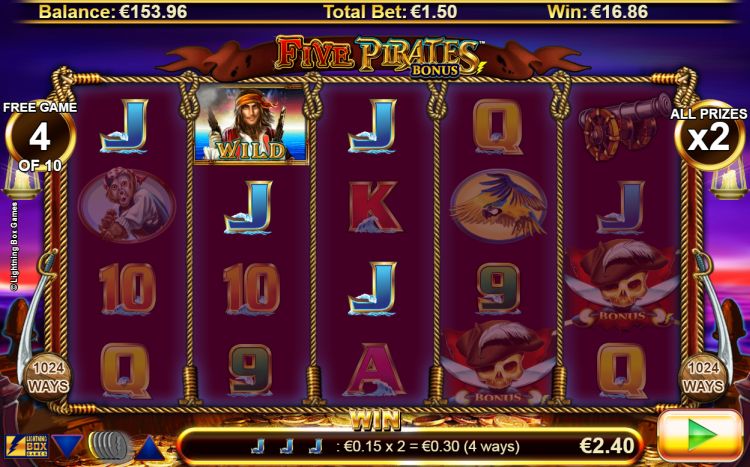Open the coin stack bet selector
750x467 pixels.
pos(108,445)
